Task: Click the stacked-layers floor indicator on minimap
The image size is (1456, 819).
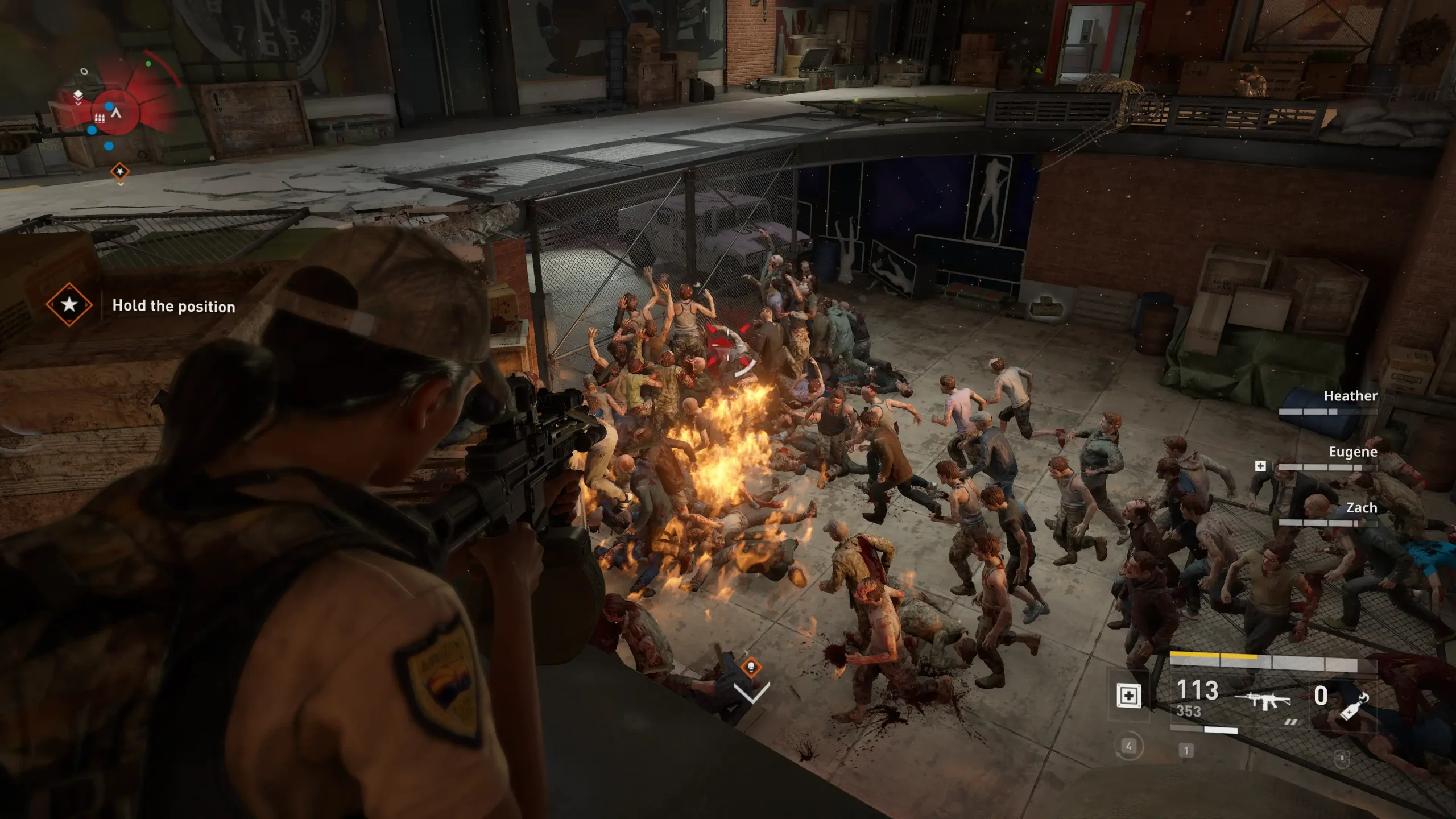Action: [78, 95]
